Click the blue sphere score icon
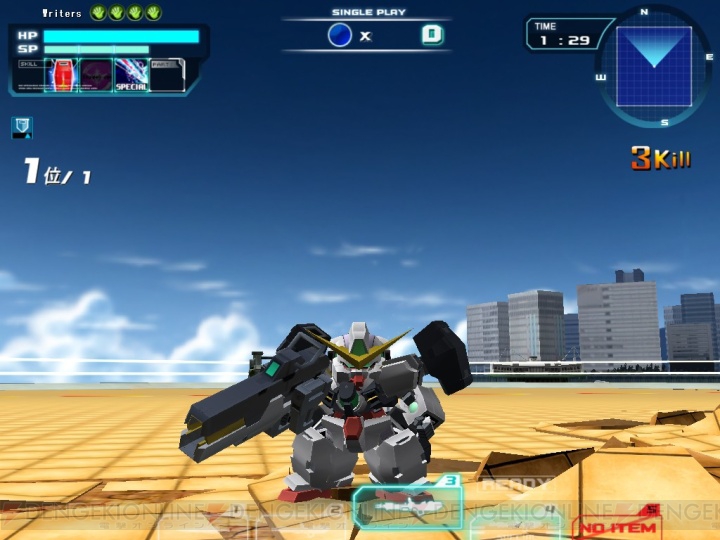The image size is (720, 540). pos(340,35)
